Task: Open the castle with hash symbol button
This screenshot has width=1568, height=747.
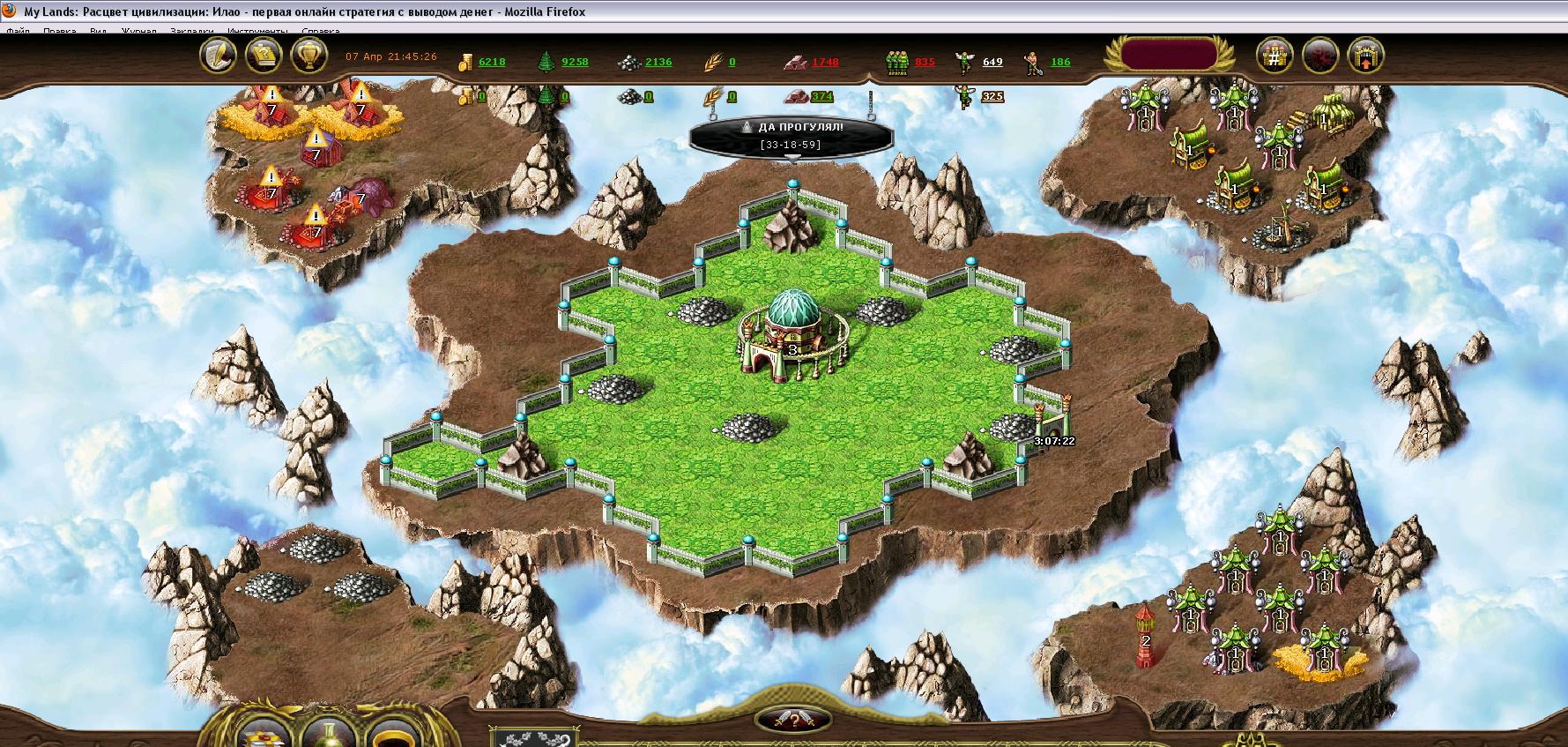Action: coord(1274,56)
